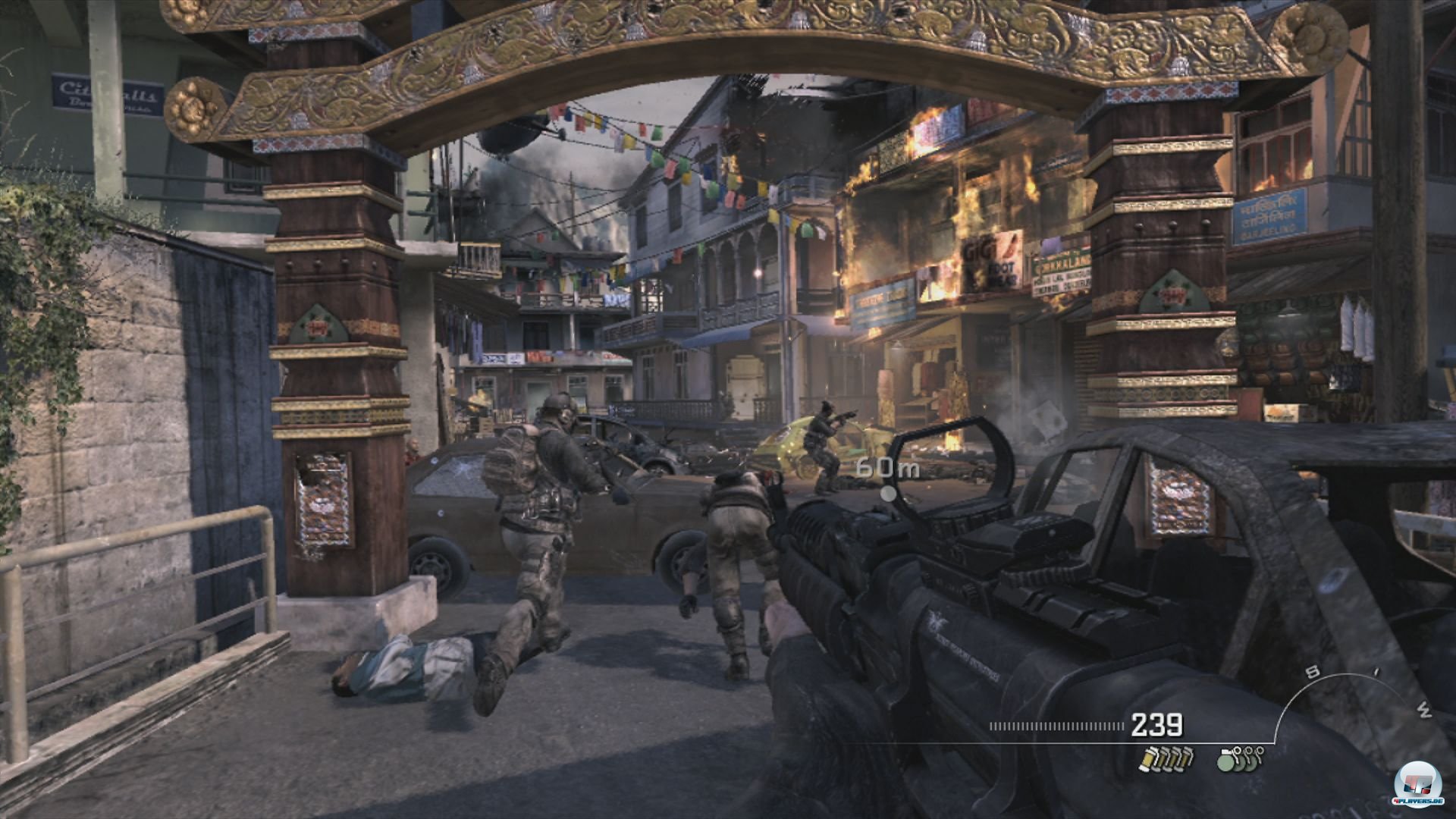
Task: Select the flashbang grenade icons
Action: (1166, 758)
